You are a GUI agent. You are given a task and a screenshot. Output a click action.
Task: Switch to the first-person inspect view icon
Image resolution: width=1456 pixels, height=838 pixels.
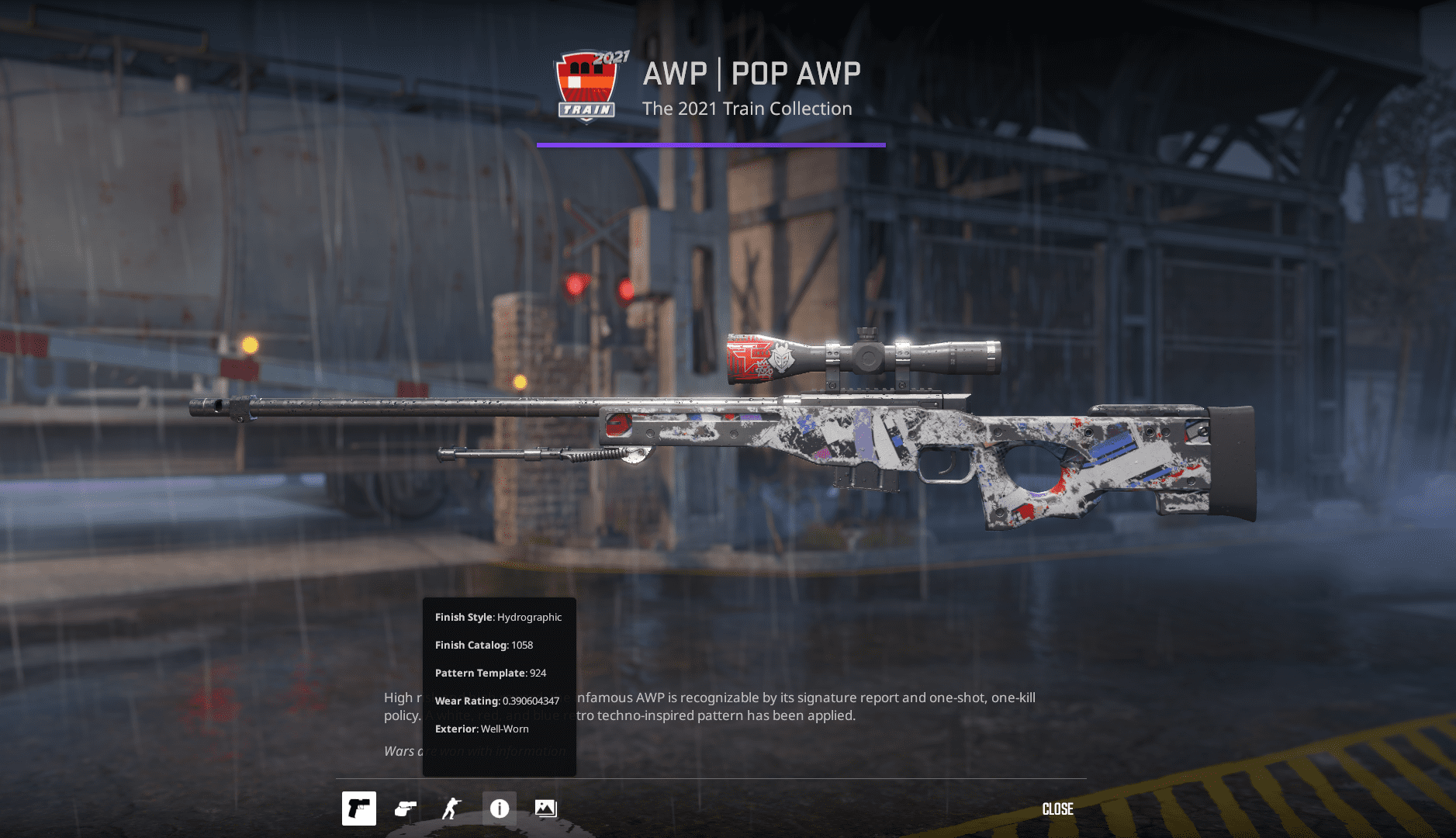(406, 809)
